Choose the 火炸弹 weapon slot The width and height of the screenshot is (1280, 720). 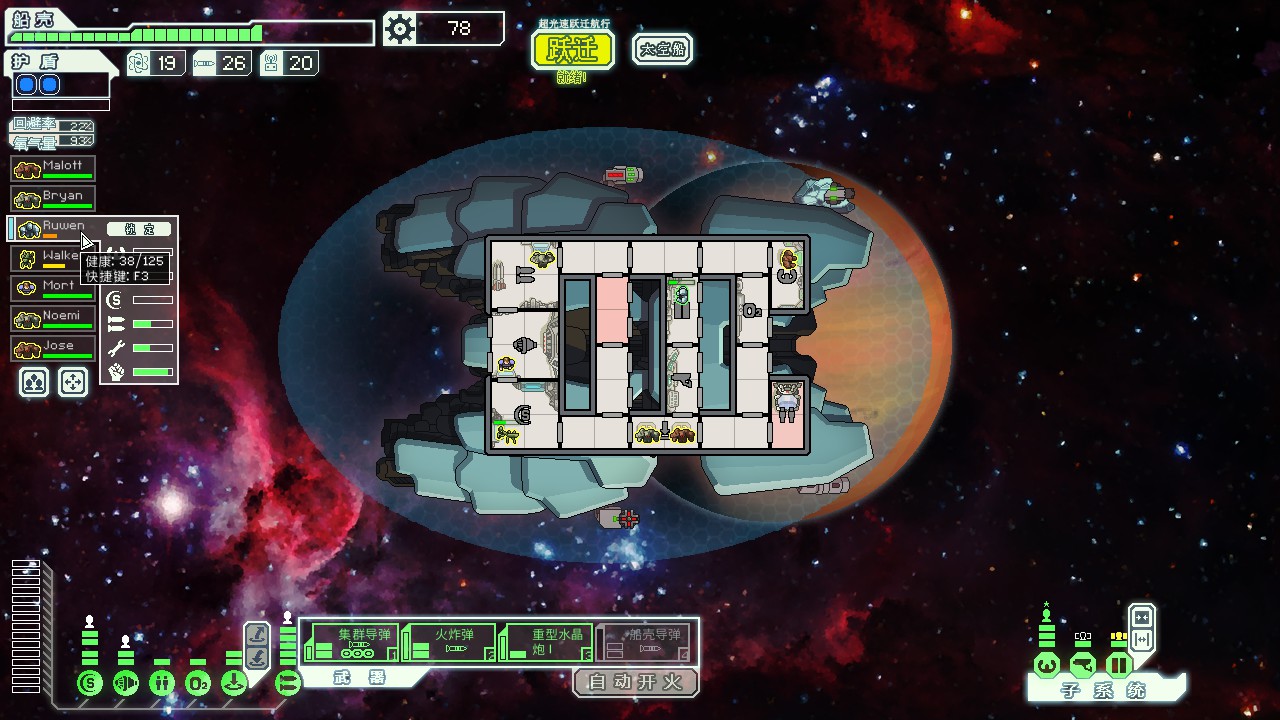tap(448, 642)
